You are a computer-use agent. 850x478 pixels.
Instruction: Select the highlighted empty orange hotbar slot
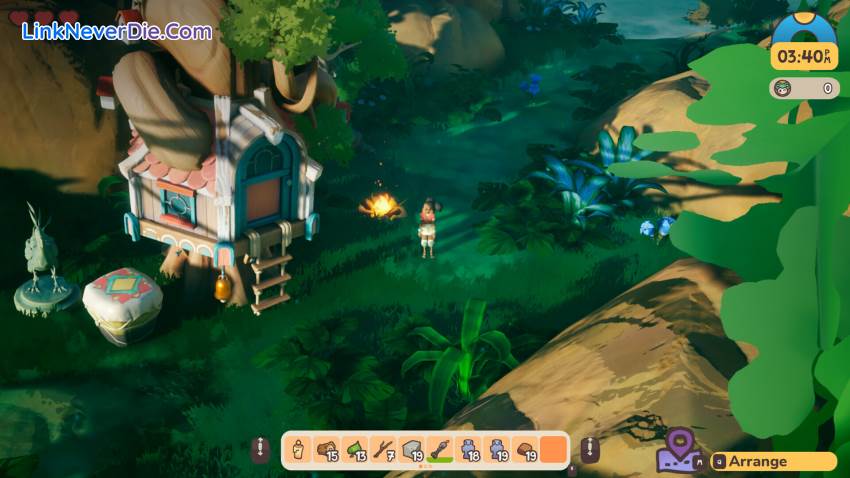(553, 449)
